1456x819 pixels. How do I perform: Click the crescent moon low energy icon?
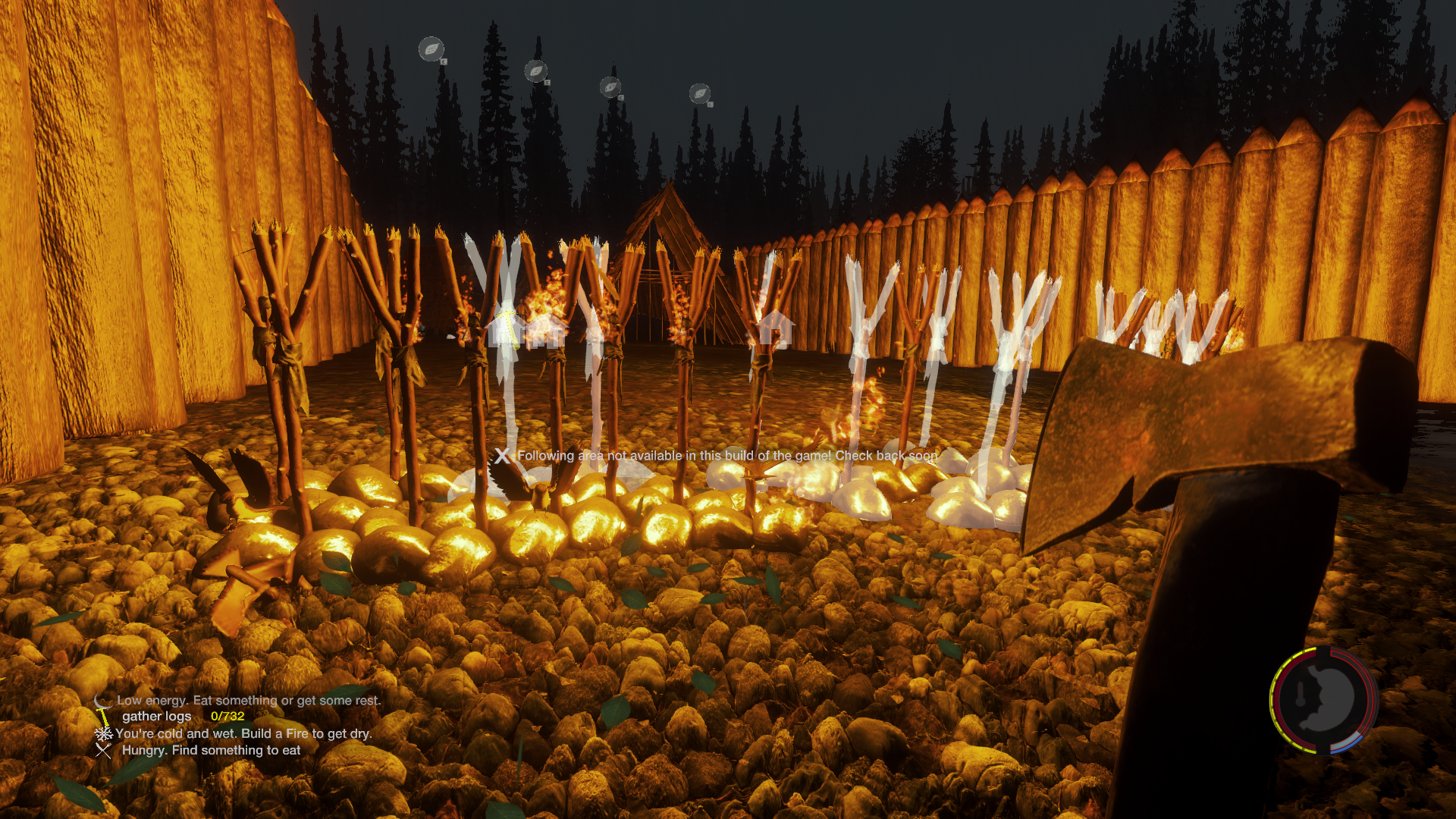(102, 701)
